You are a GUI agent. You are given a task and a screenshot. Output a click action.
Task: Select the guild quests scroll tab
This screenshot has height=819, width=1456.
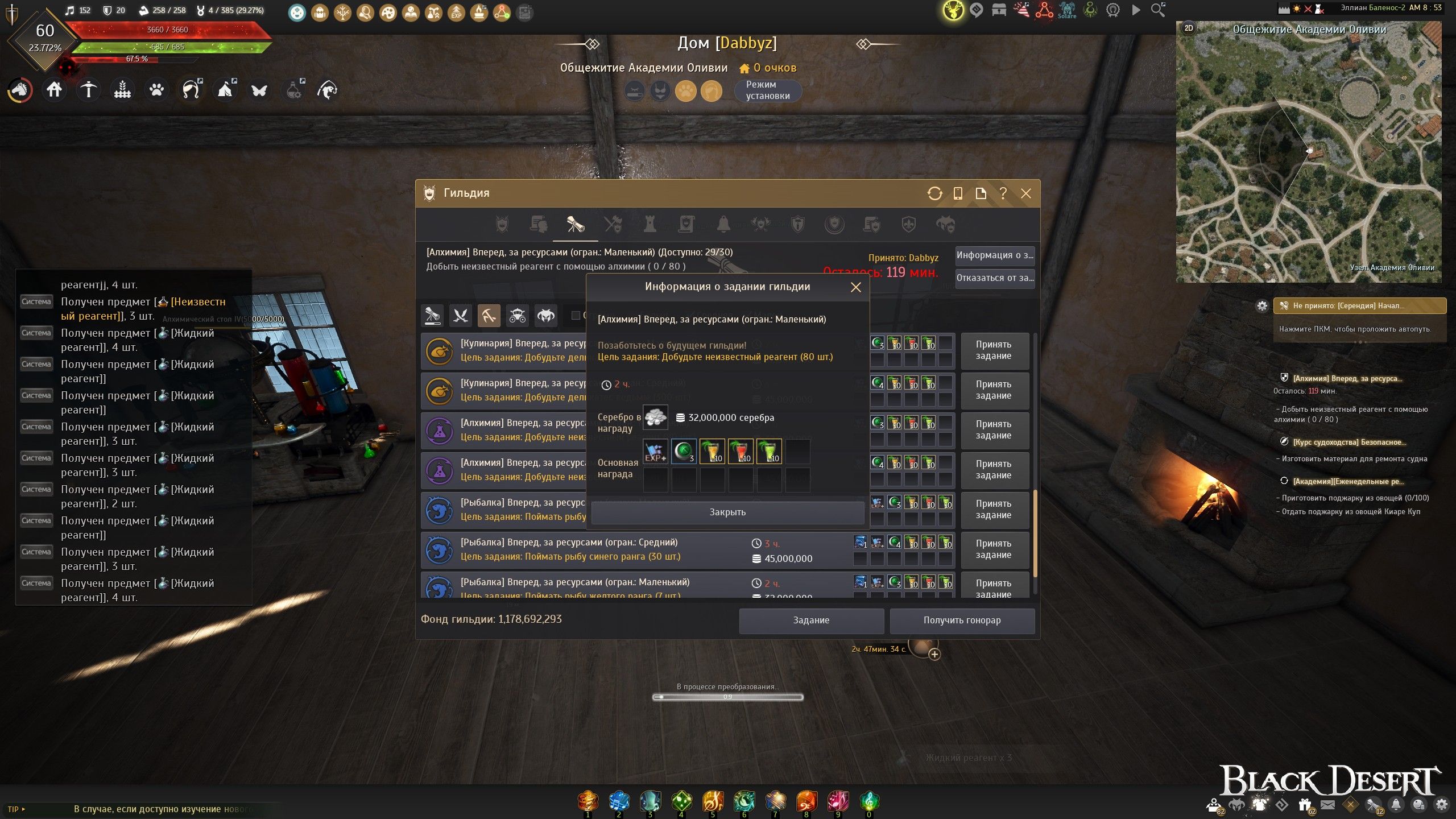tap(575, 224)
